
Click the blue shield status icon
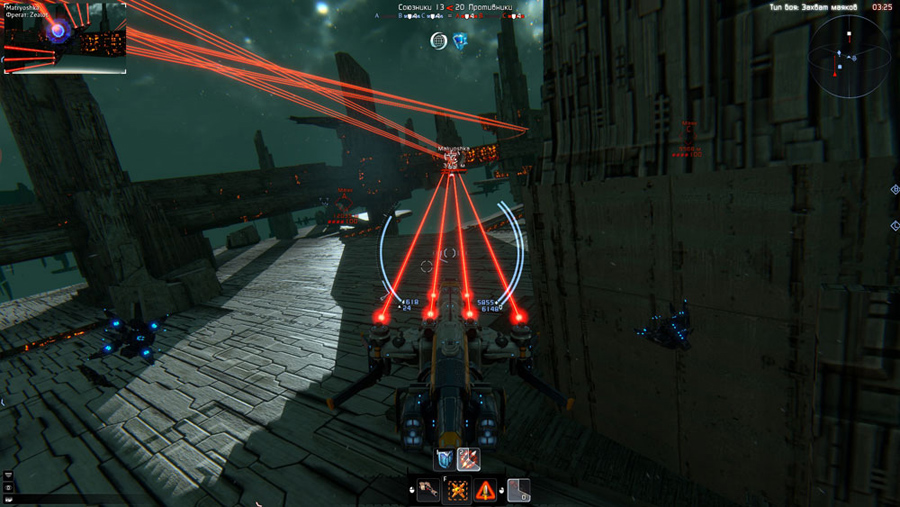point(460,40)
